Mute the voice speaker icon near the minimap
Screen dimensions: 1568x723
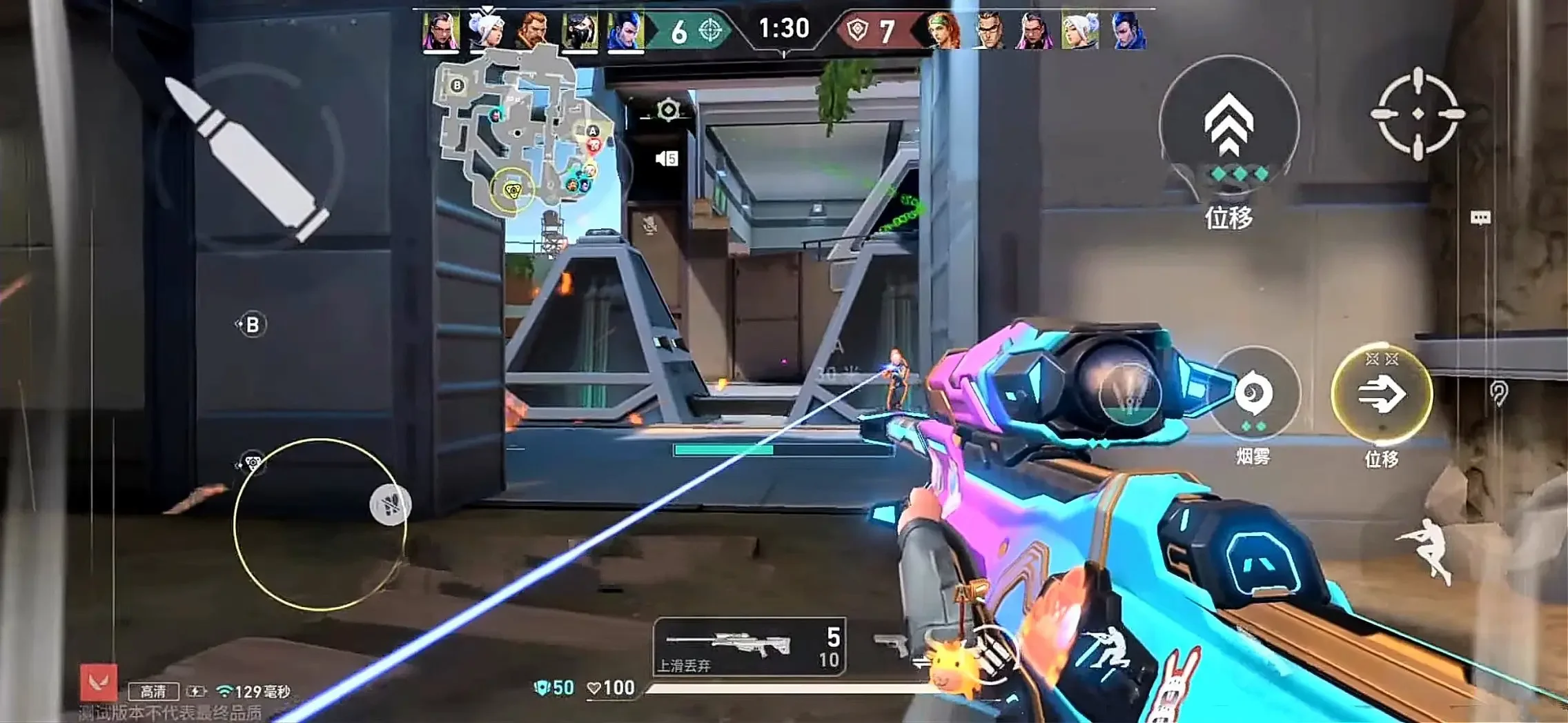(x=665, y=158)
